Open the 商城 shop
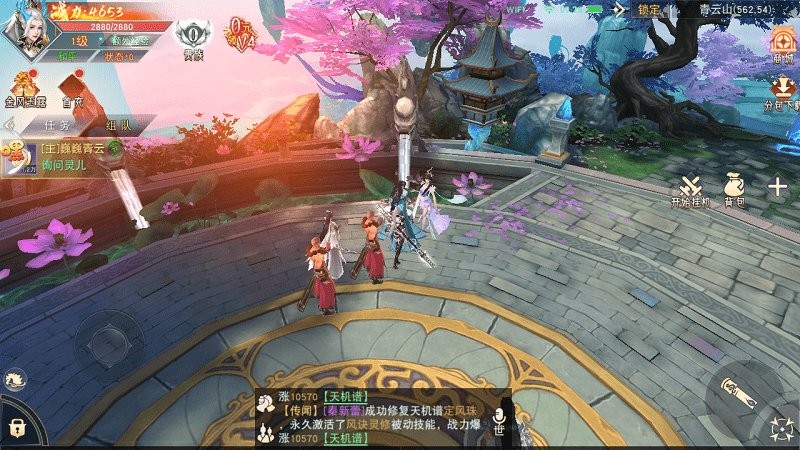 click(x=781, y=46)
